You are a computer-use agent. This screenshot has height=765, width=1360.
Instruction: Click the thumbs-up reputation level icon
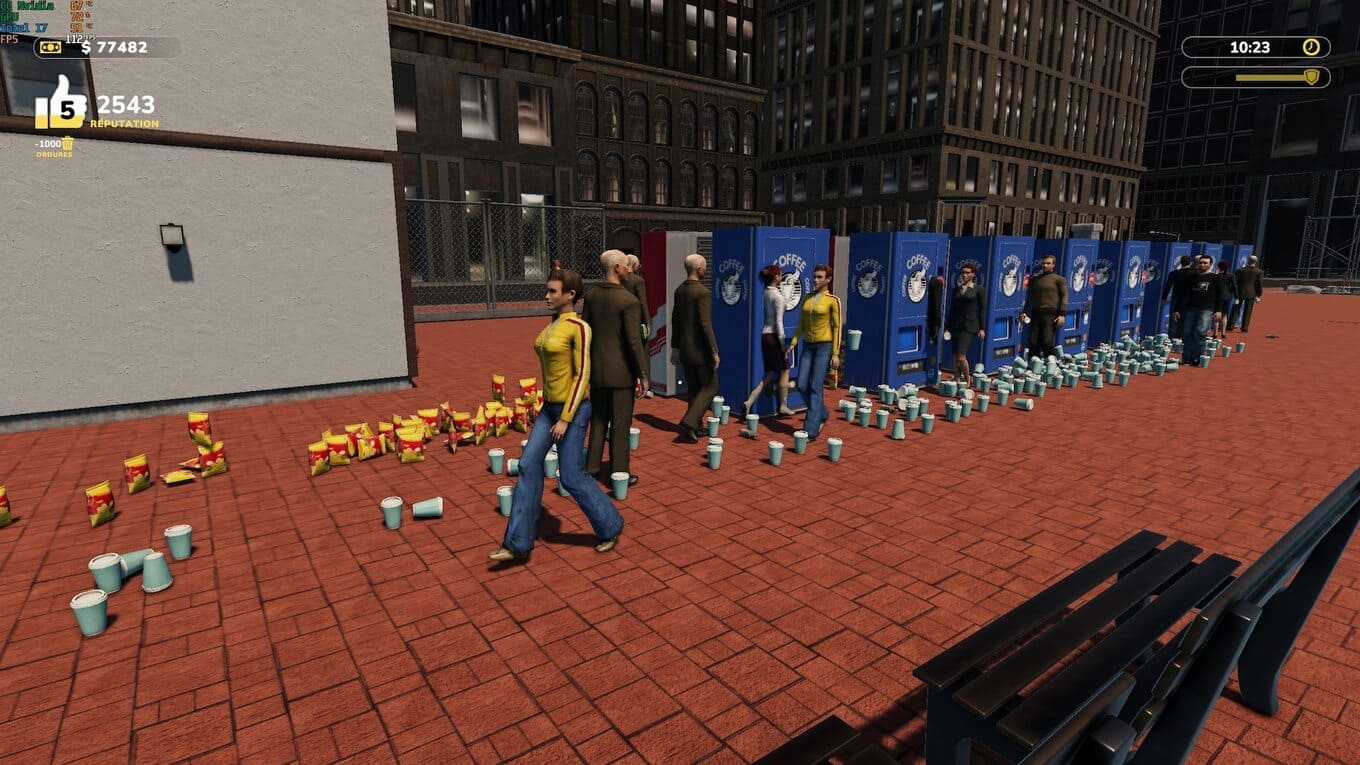click(x=61, y=104)
